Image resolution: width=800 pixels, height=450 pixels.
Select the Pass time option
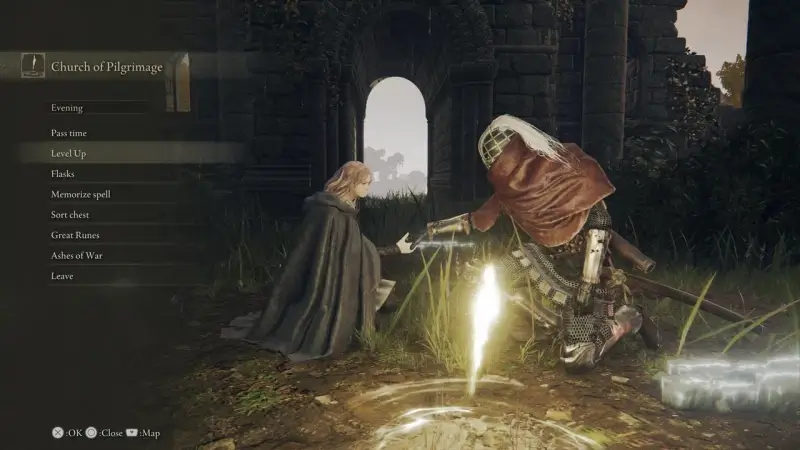[69, 133]
